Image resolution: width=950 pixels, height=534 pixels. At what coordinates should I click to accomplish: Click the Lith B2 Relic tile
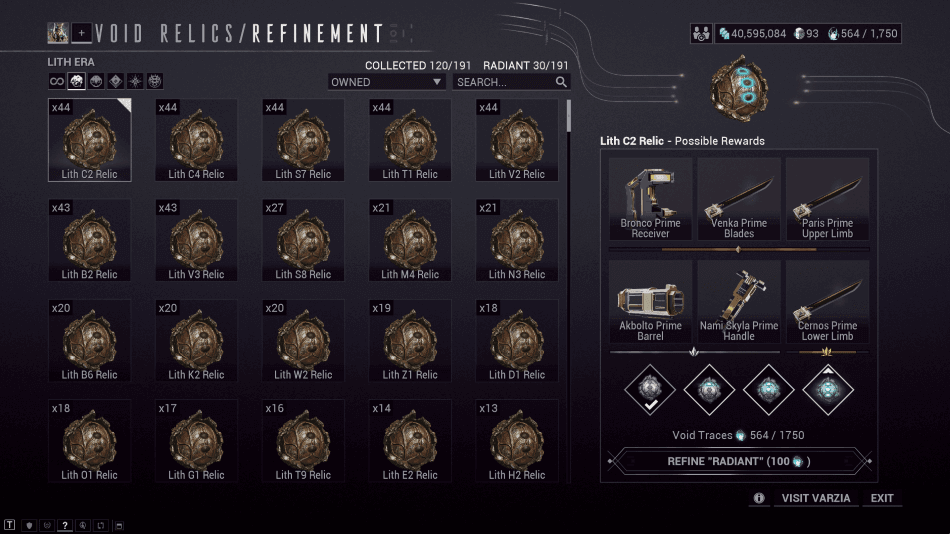(x=90, y=240)
